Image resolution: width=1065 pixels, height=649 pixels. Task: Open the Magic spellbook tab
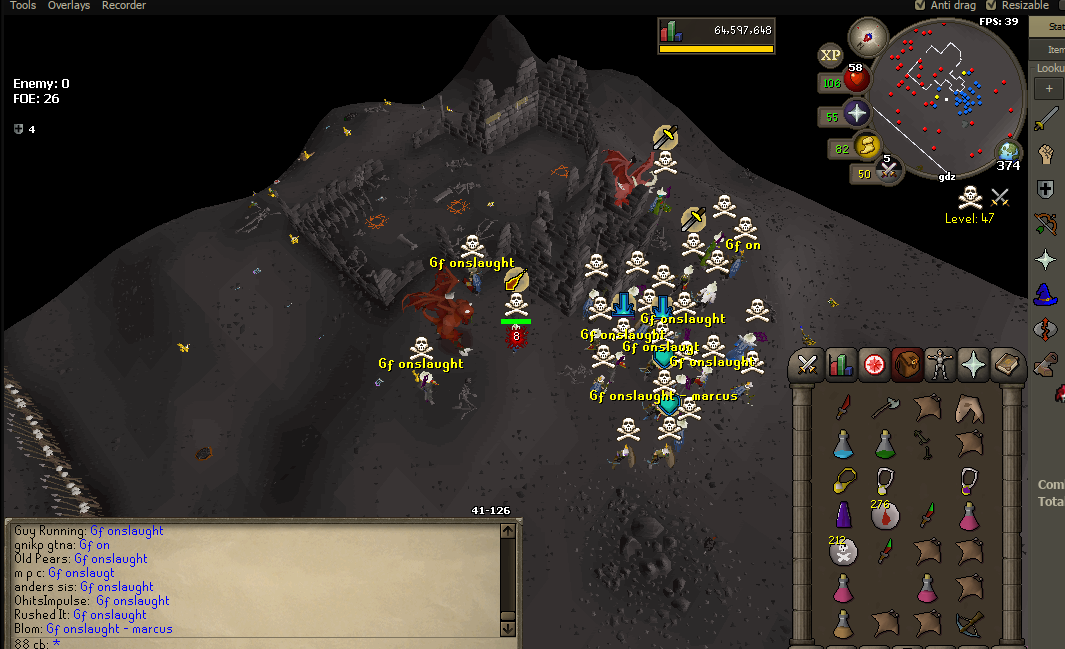[x=1007, y=366]
